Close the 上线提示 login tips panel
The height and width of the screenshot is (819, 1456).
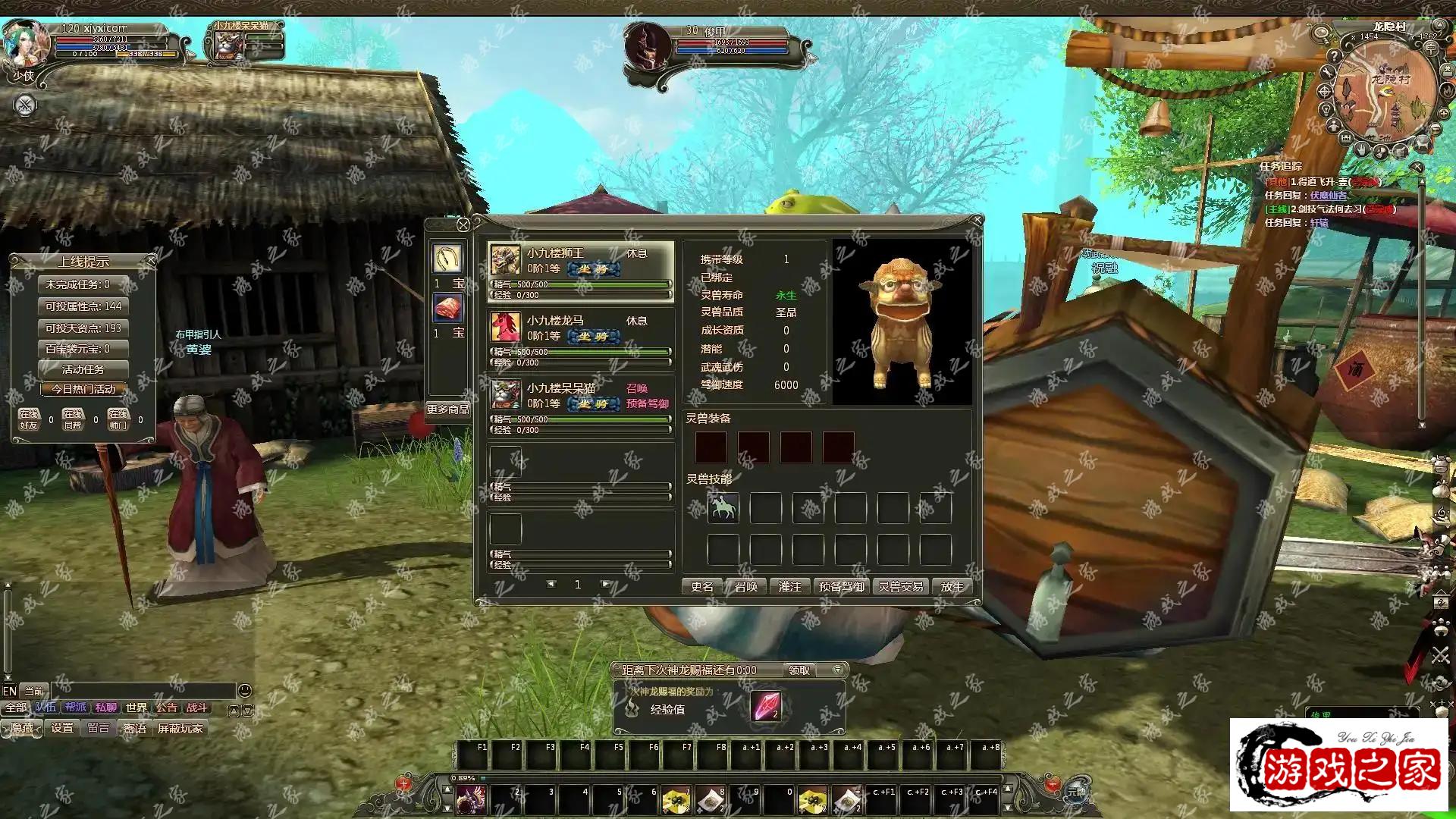[151, 260]
